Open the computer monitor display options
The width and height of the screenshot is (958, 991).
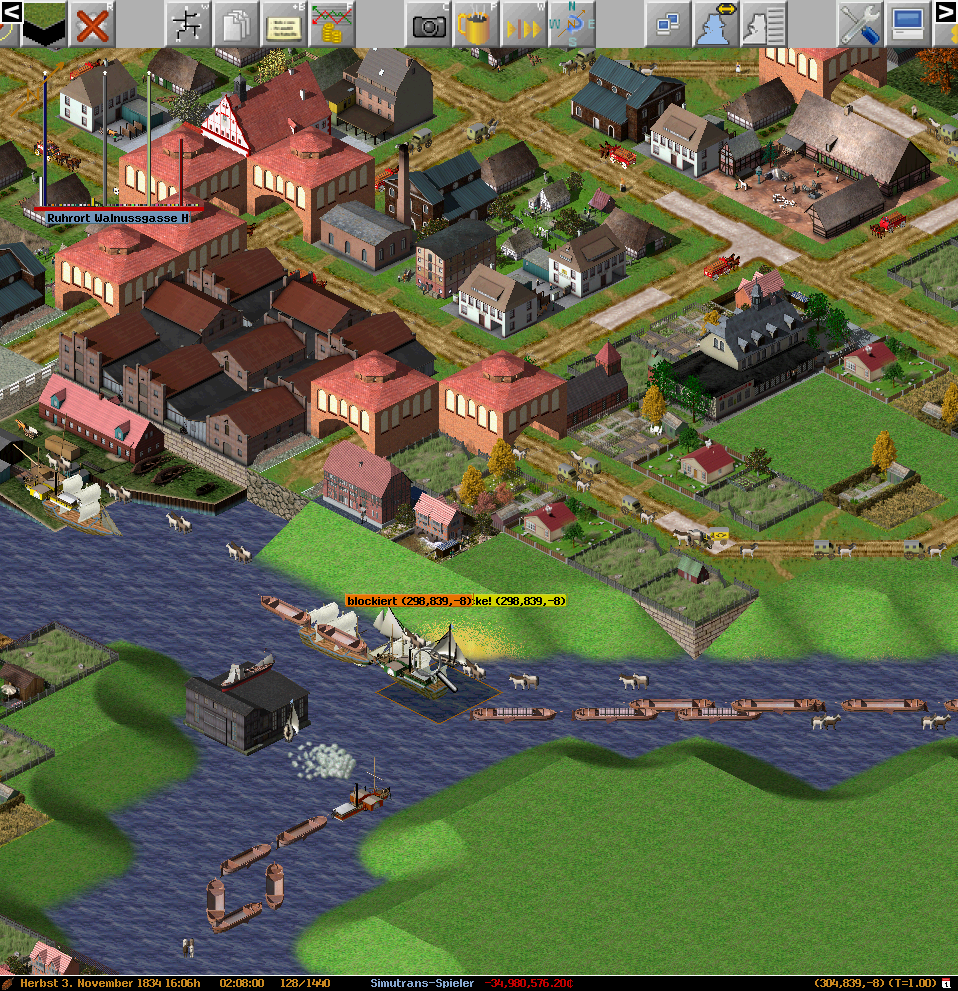coord(907,22)
